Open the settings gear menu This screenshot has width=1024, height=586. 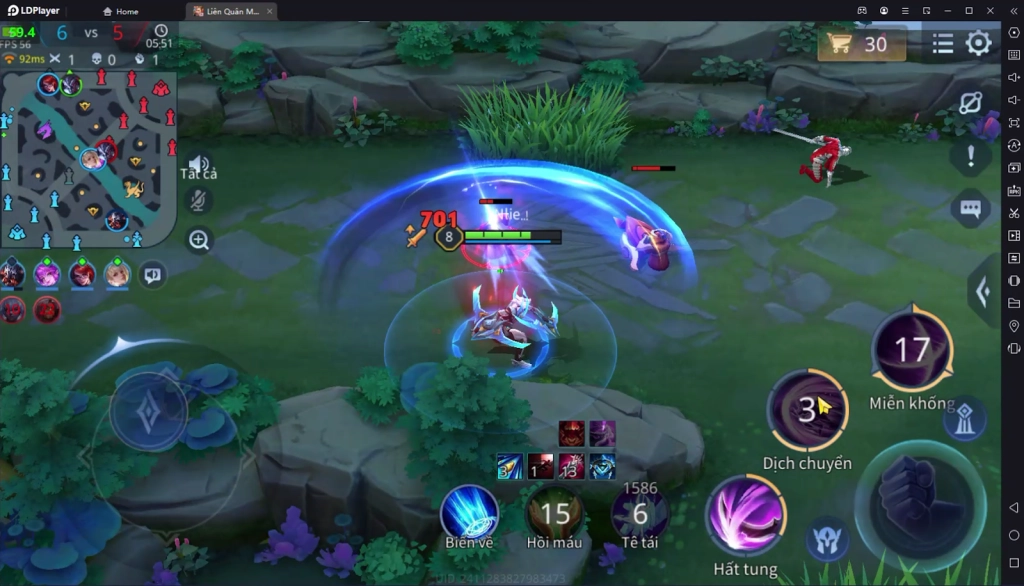(978, 43)
